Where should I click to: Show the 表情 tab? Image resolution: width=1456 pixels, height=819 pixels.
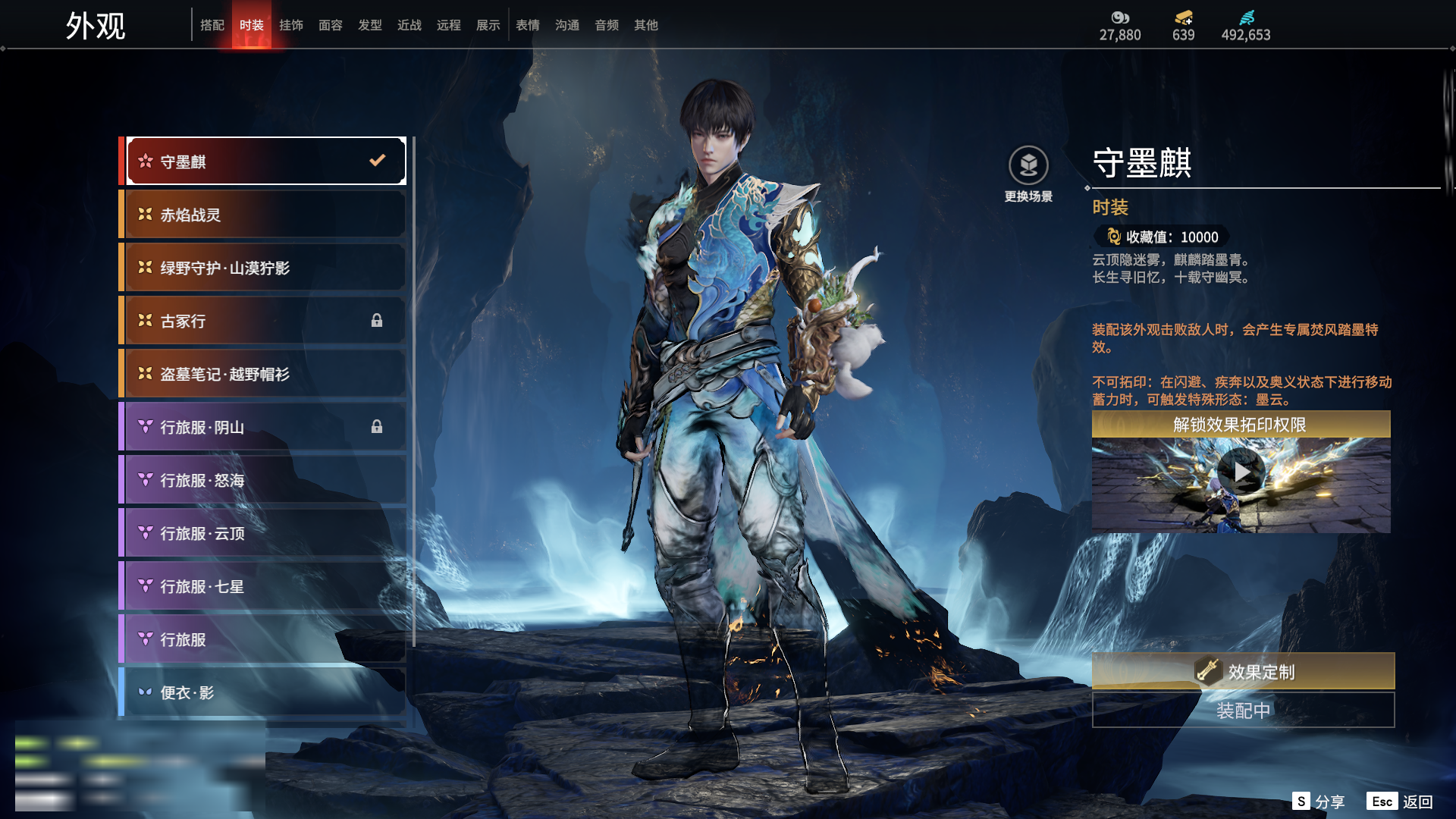click(x=528, y=25)
